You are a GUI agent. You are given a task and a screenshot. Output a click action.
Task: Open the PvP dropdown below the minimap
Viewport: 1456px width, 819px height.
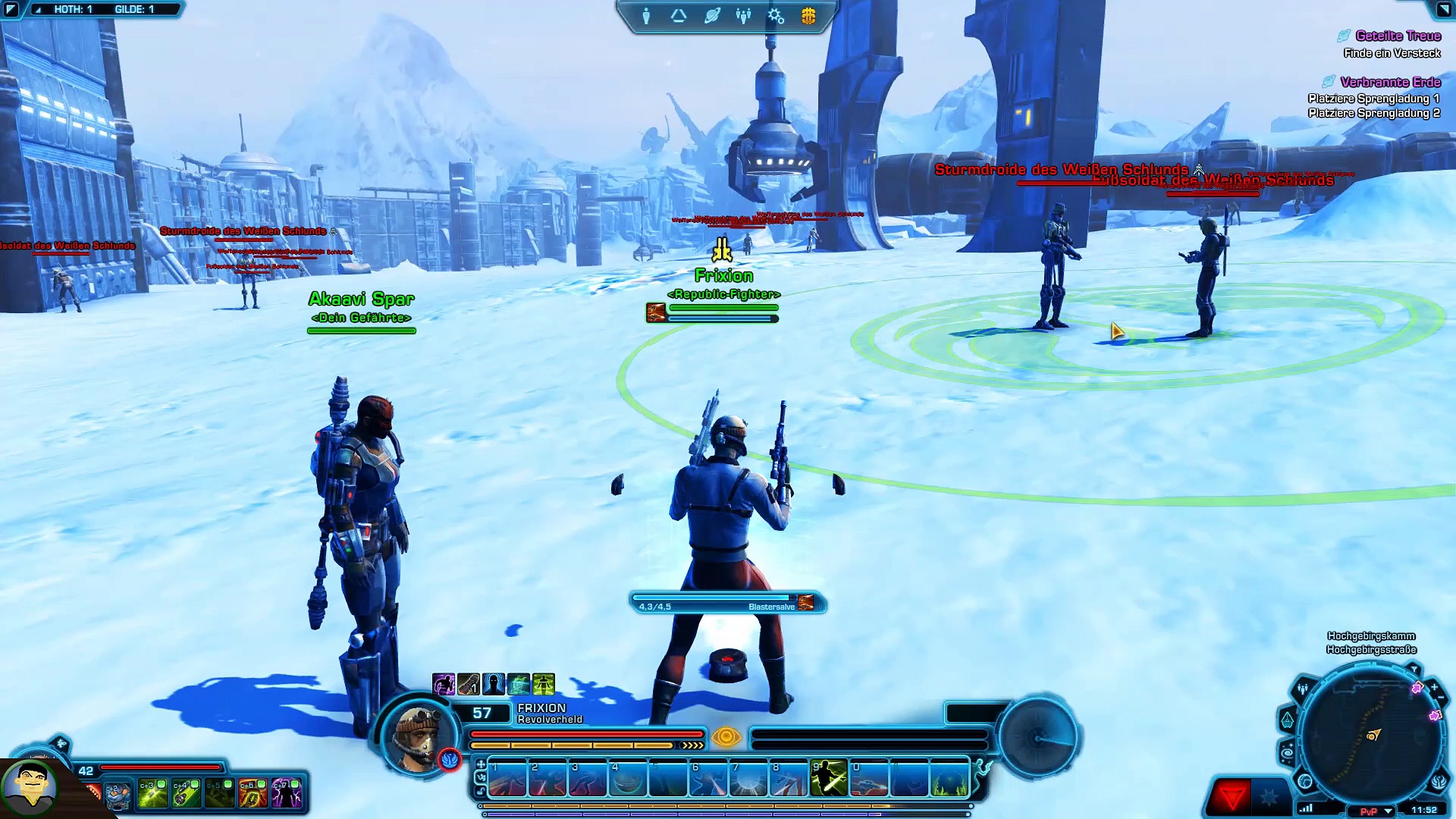pyautogui.click(x=1388, y=811)
